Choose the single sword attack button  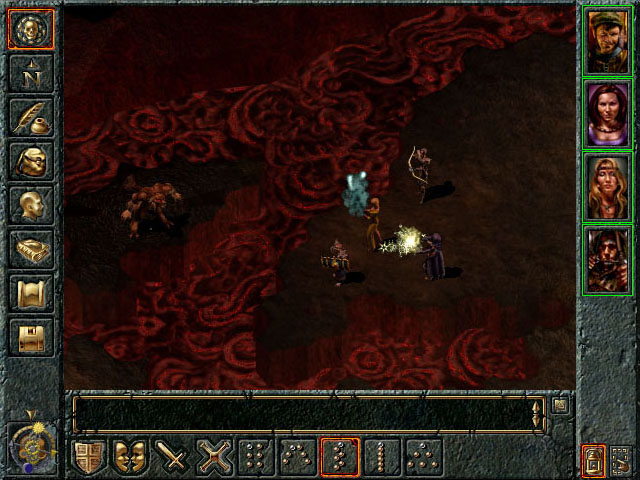173,458
